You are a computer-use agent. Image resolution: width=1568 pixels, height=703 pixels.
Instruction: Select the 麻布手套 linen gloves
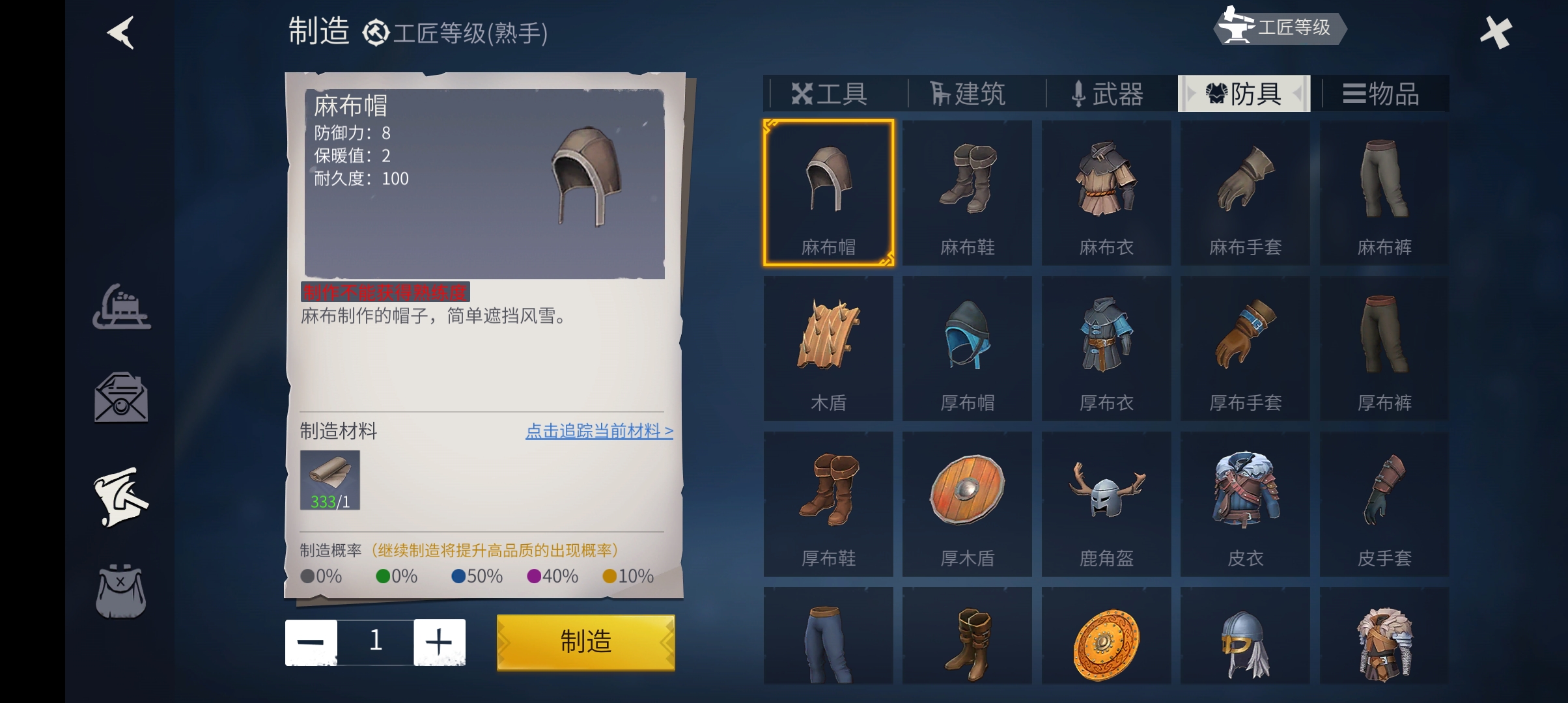click(1245, 193)
